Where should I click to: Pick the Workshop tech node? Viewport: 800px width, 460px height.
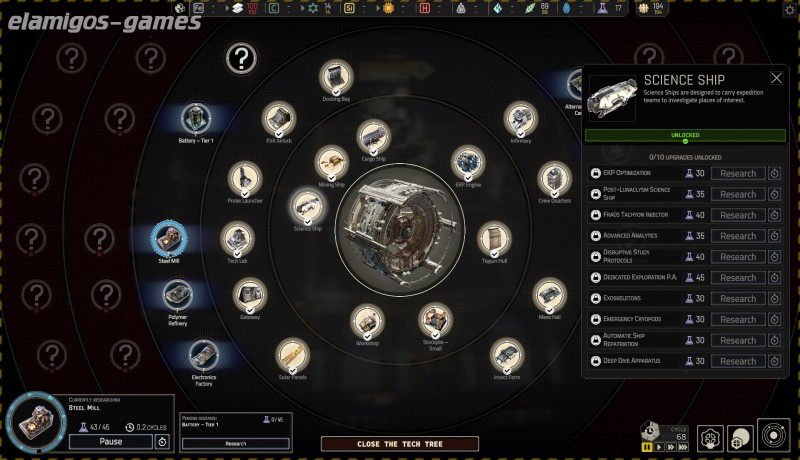(367, 322)
